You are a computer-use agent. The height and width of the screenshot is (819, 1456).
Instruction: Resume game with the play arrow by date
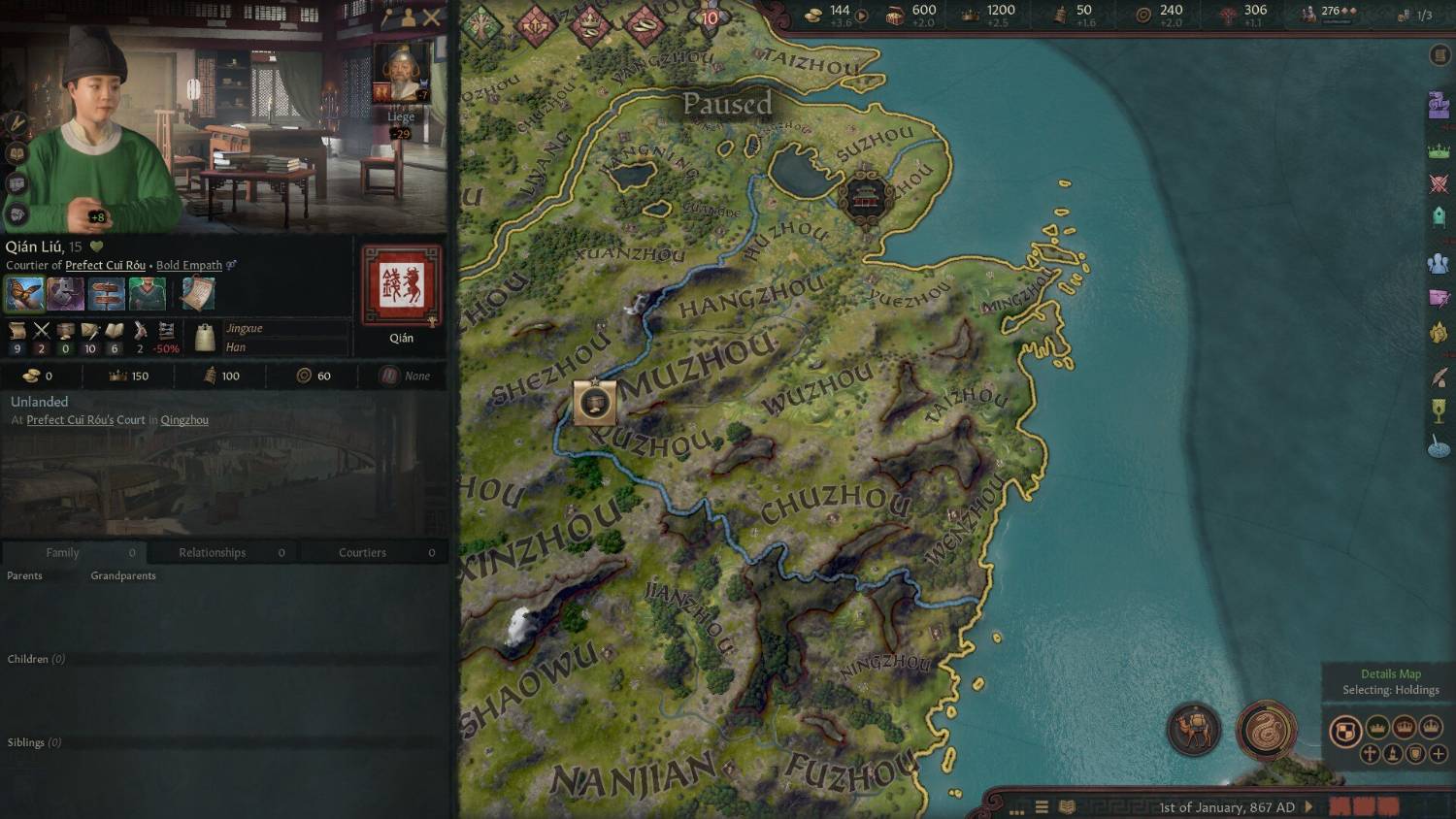1309,806
